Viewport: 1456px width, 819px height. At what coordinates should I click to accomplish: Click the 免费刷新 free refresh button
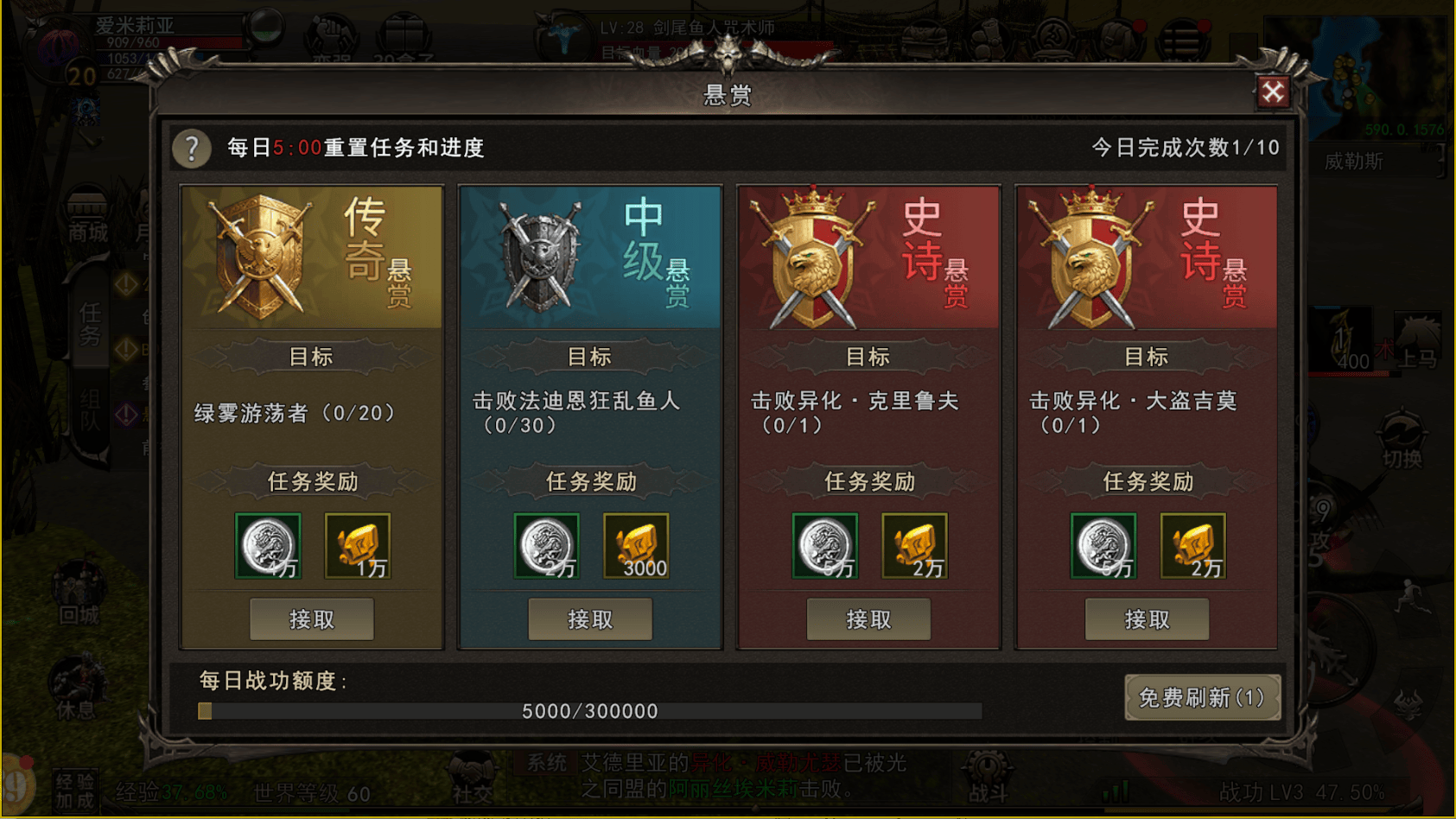coord(1201,697)
